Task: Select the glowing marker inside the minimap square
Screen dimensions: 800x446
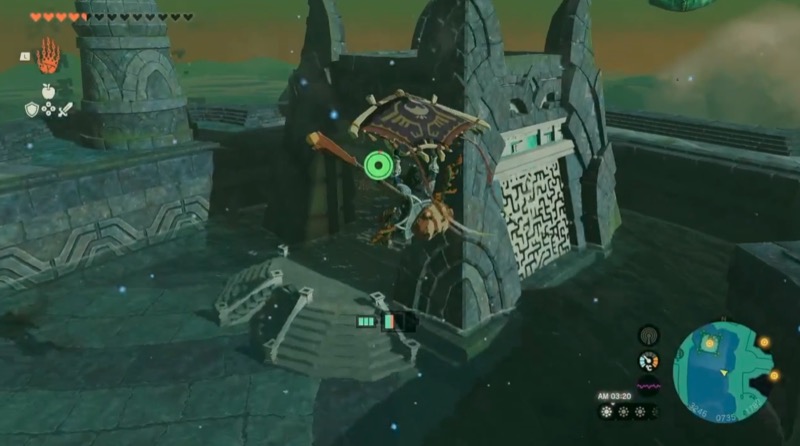Action: (x=709, y=344)
